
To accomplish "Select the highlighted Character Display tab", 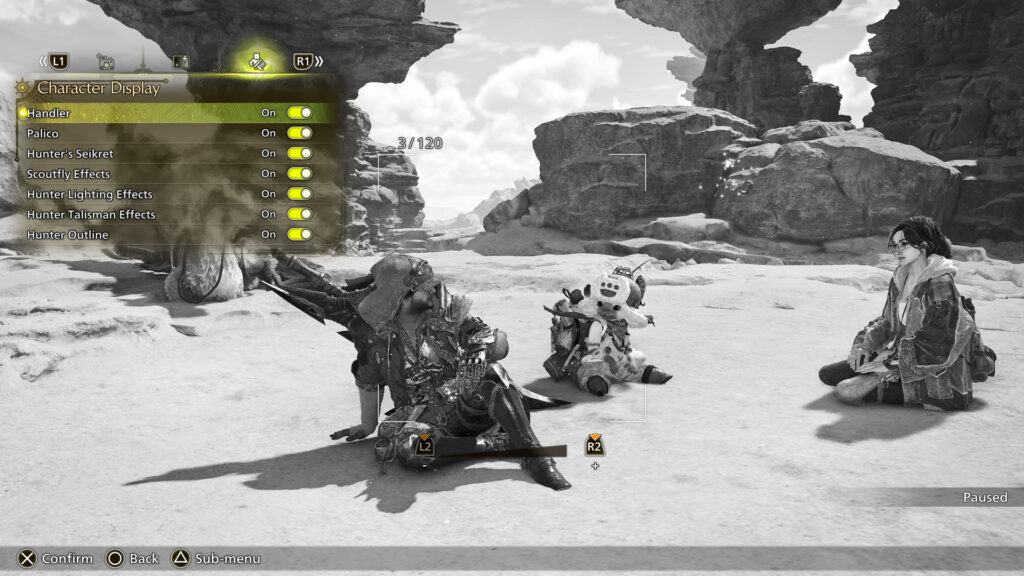I will (x=257, y=61).
